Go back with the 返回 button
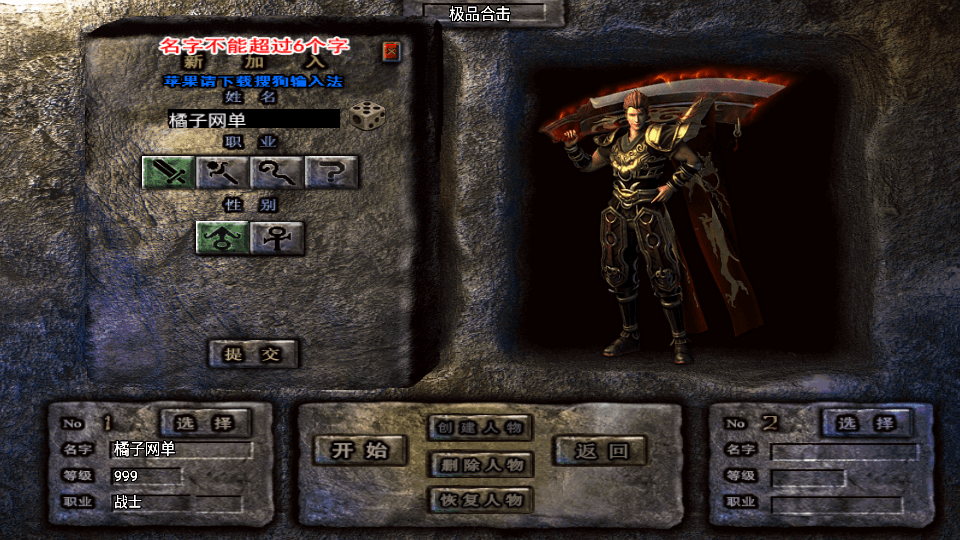The image size is (960, 540). [x=600, y=451]
